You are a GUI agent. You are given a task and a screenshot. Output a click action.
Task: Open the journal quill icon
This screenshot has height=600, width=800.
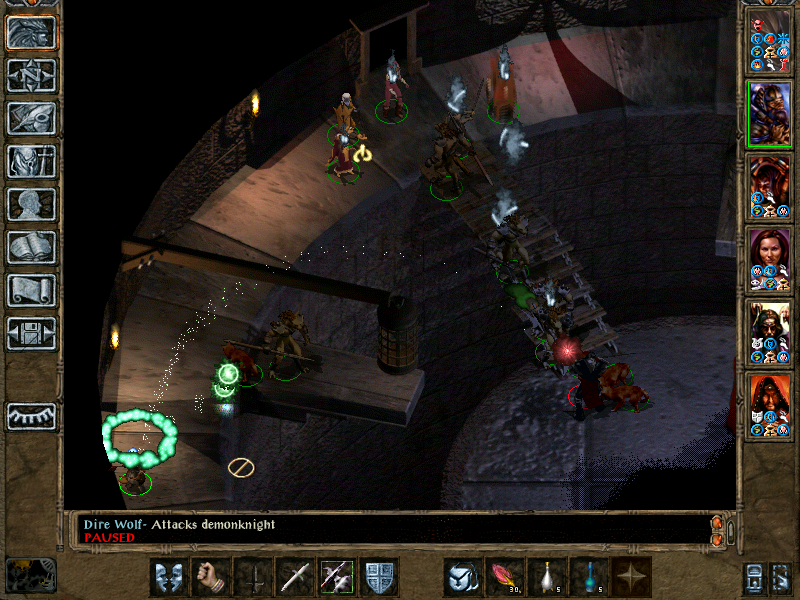32,118
